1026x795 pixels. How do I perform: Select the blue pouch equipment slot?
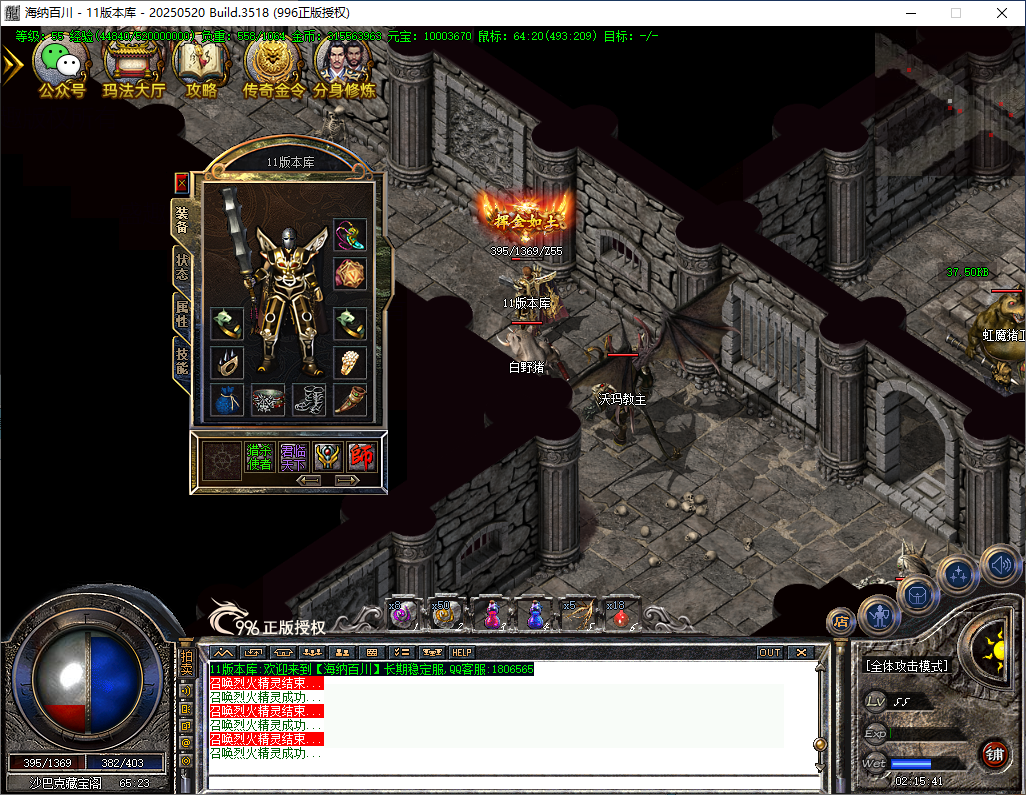[227, 400]
